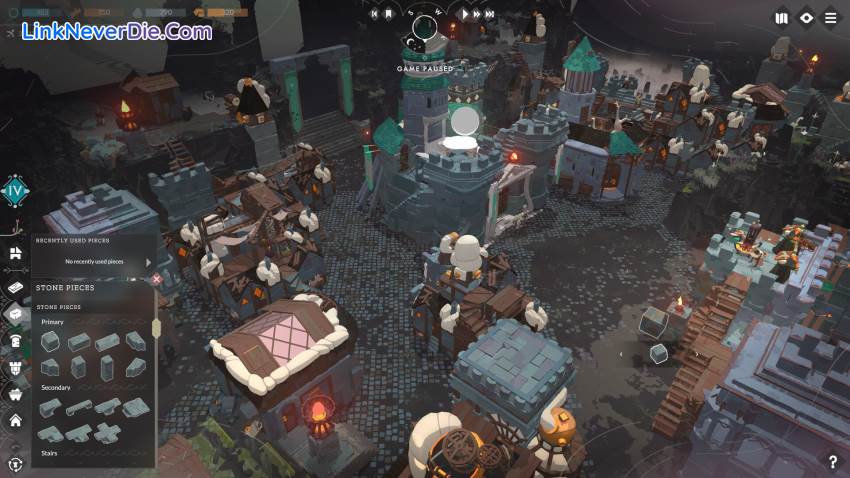Select the topmost blueprint icon in sidebar
The width and height of the screenshot is (850, 478).
(x=16, y=254)
